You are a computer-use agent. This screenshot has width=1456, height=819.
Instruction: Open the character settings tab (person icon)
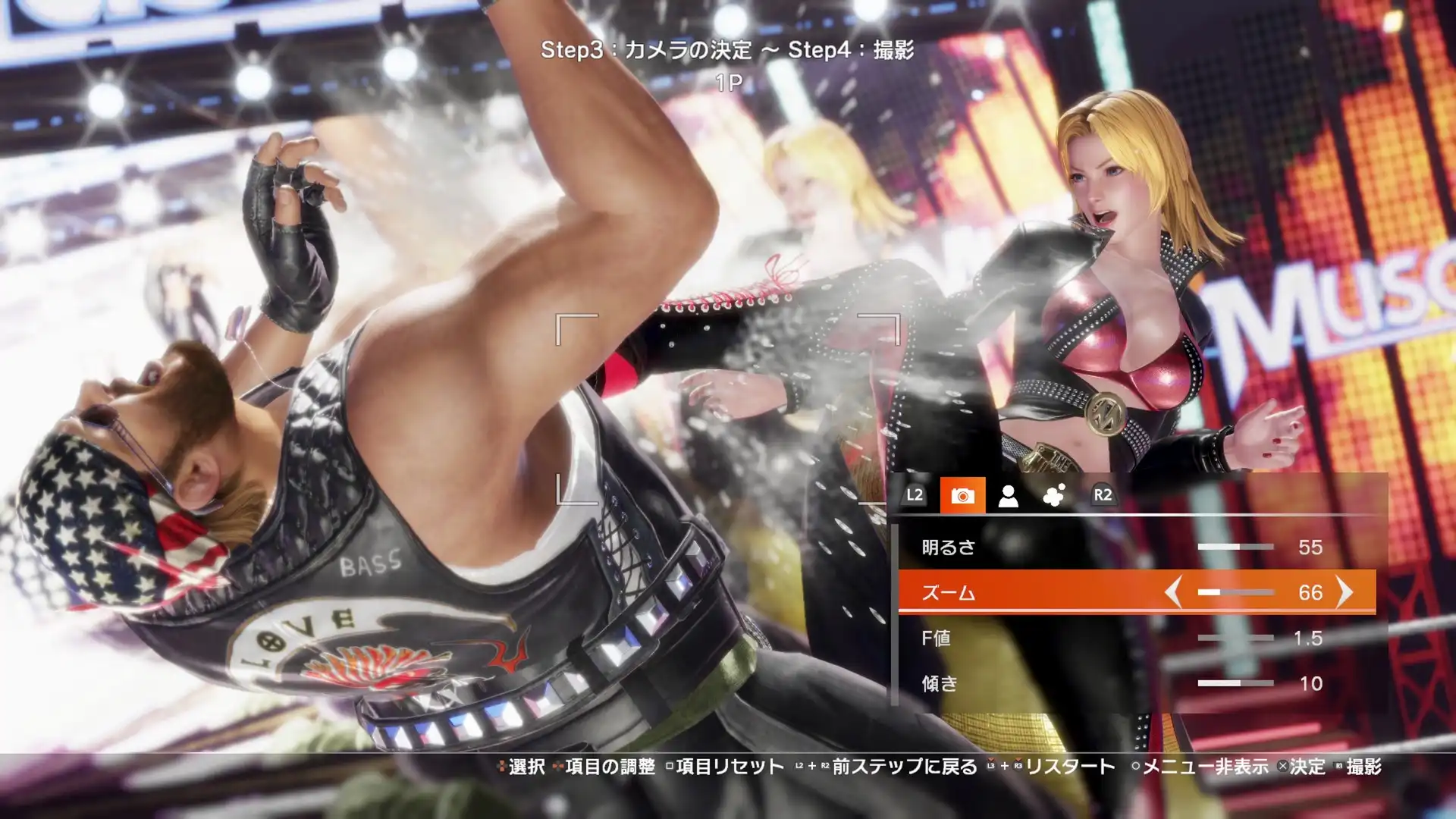tap(1009, 497)
